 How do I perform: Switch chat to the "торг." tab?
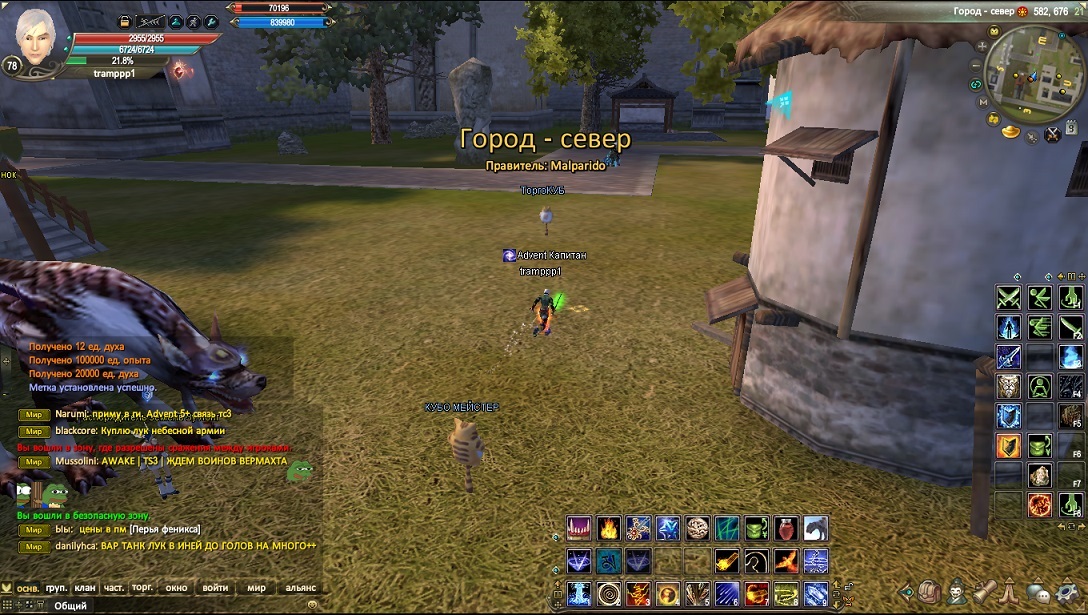click(143, 588)
